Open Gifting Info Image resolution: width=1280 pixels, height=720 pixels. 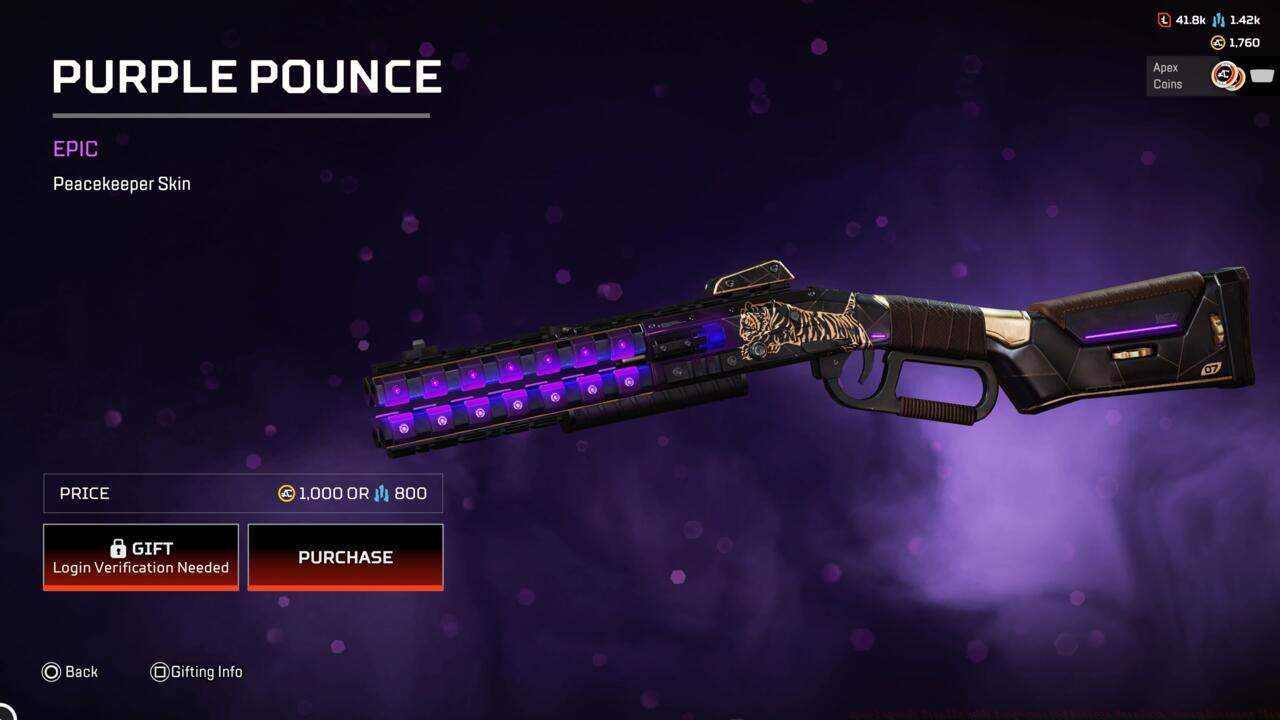(208, 672)
